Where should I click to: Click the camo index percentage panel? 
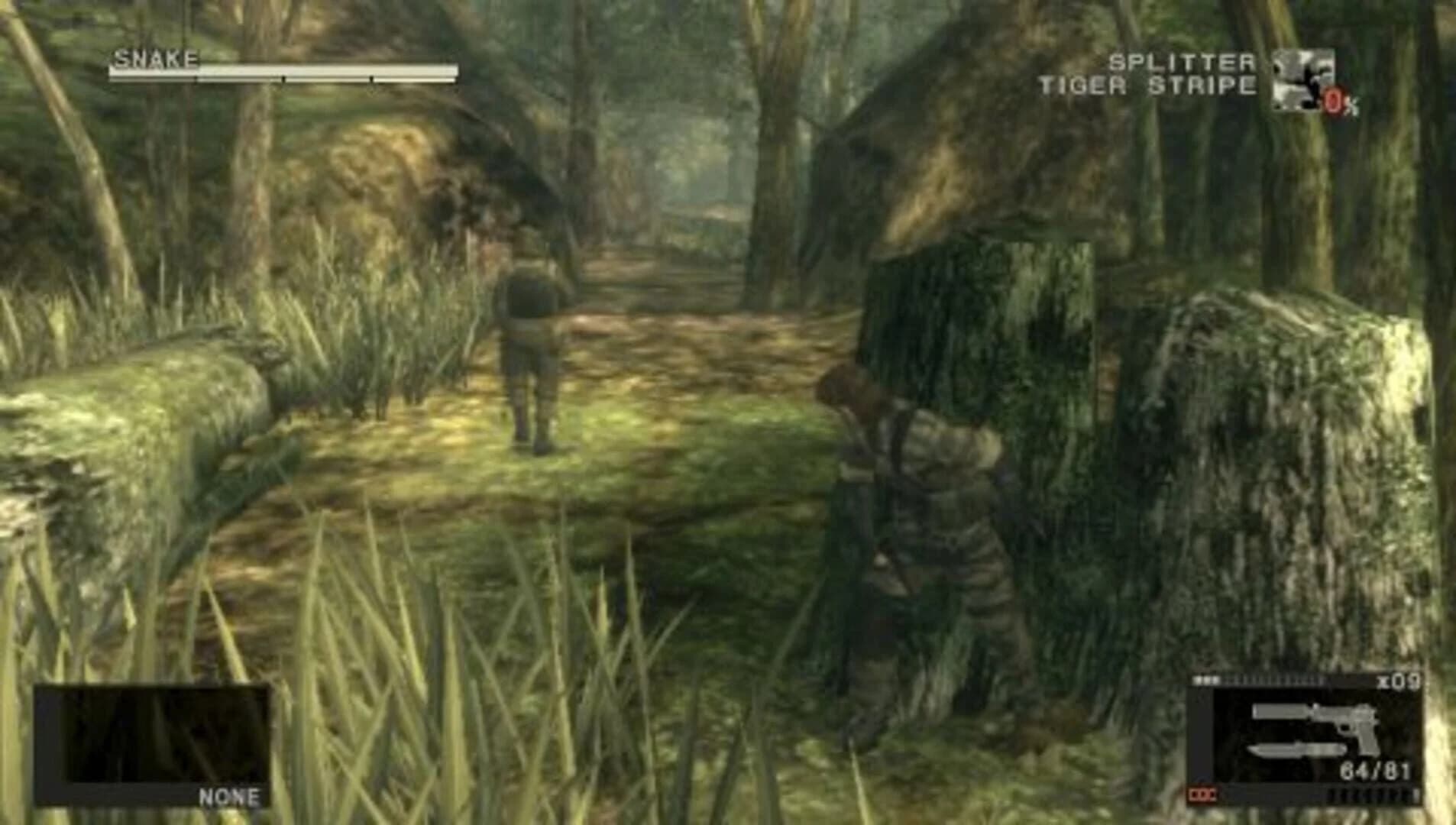[1335, 99]
